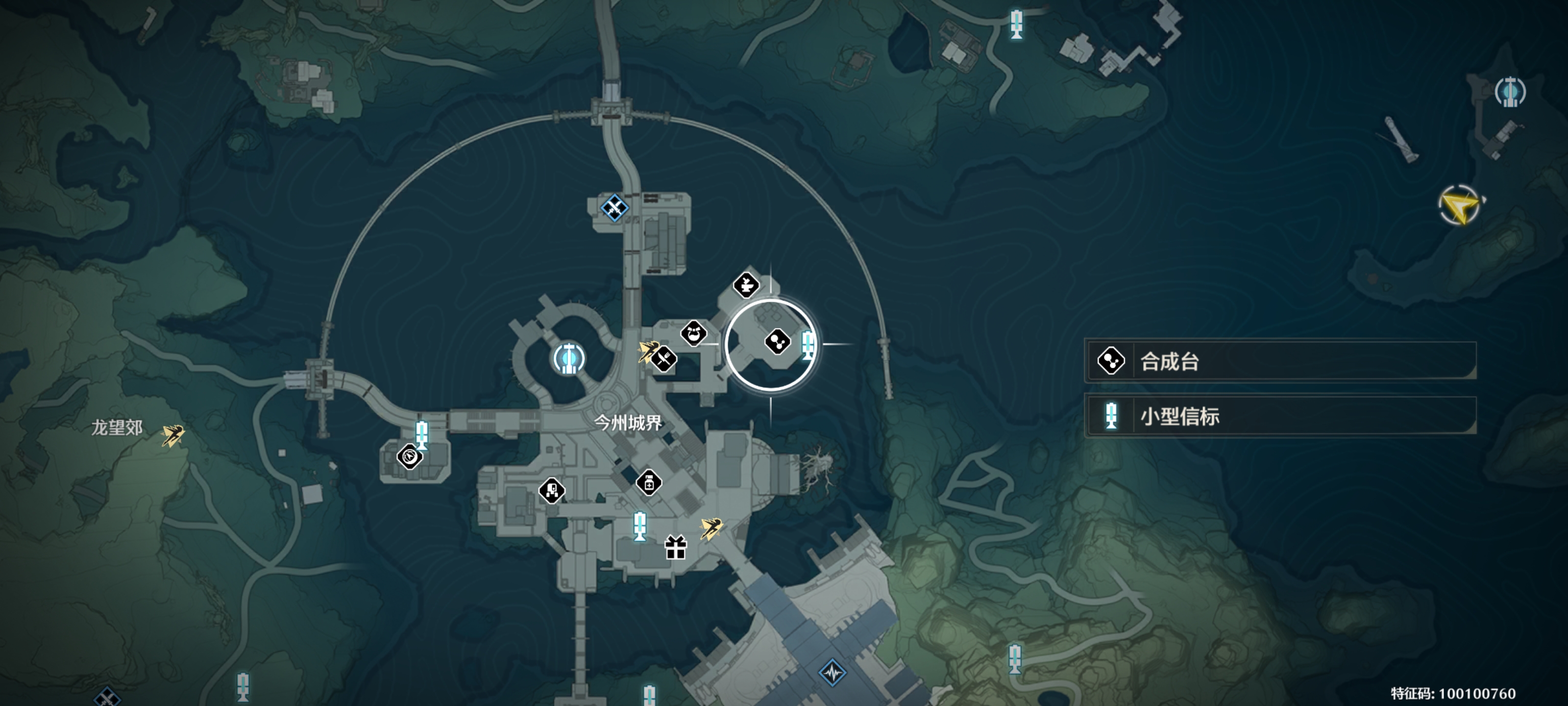Select 合成台 from the marker list
The width and height of the screenshot is (1568, 706).
click(x=1281, y=361)
